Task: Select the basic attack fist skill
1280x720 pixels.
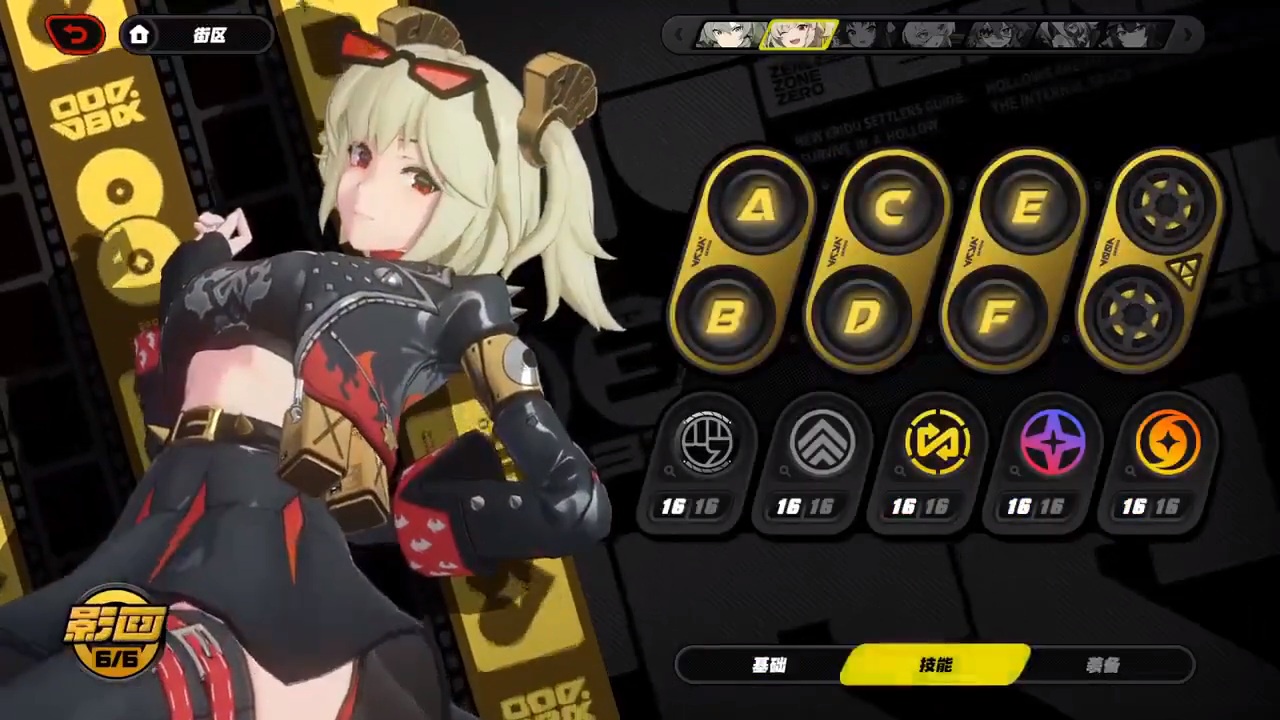Action: click(706, 442)
